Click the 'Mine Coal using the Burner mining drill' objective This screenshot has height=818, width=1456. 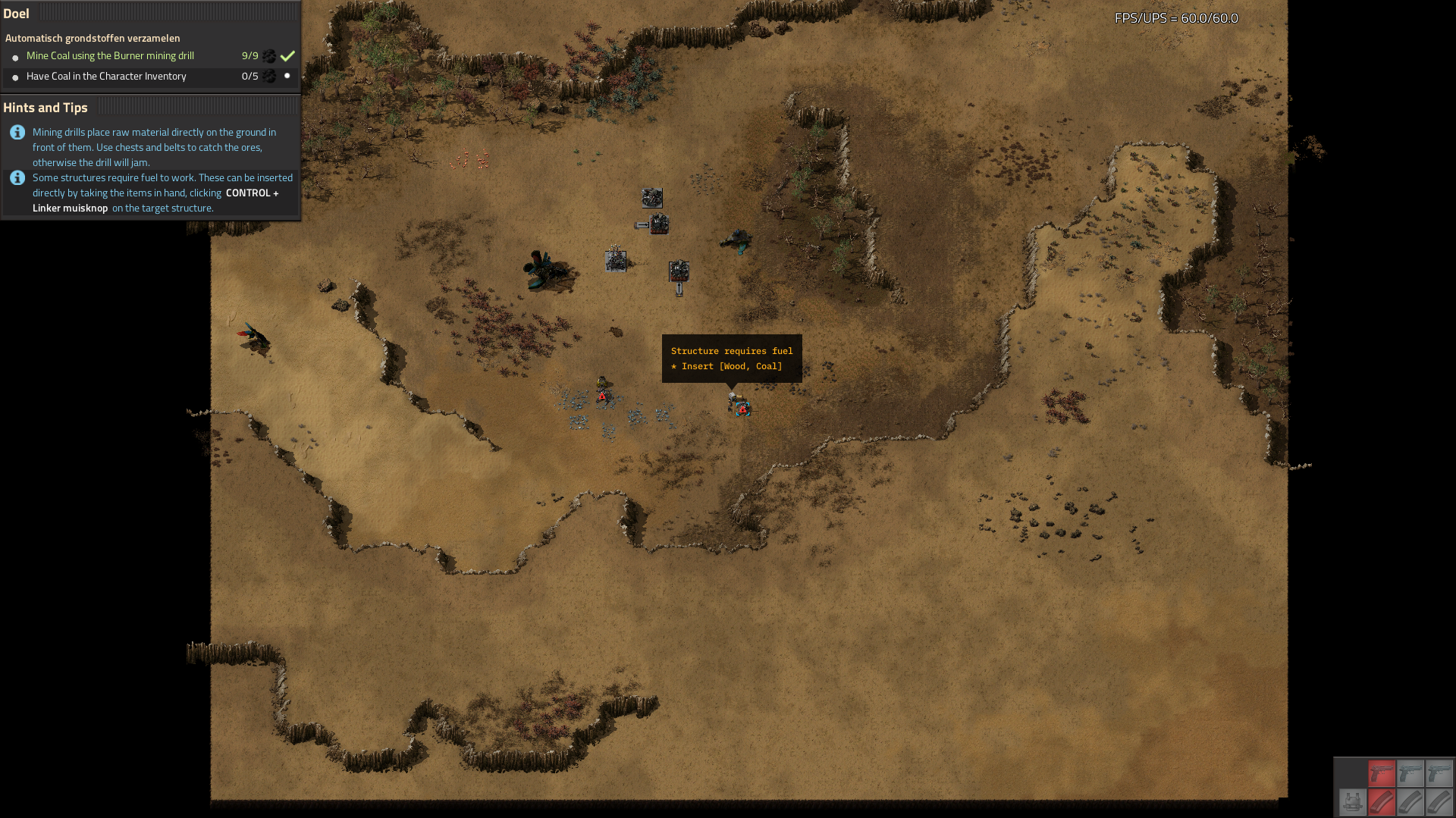click(x=110, y=56)
